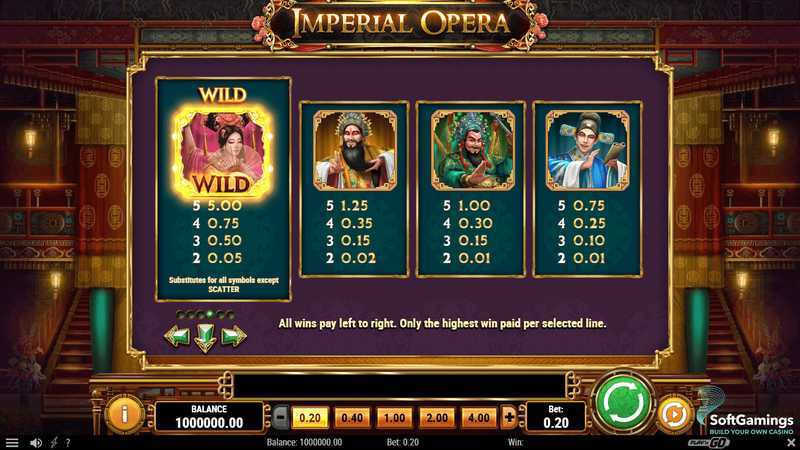The width and height of the screenshot is (800, 450).
Task: Click the orange info button
Action: point(125,414)
